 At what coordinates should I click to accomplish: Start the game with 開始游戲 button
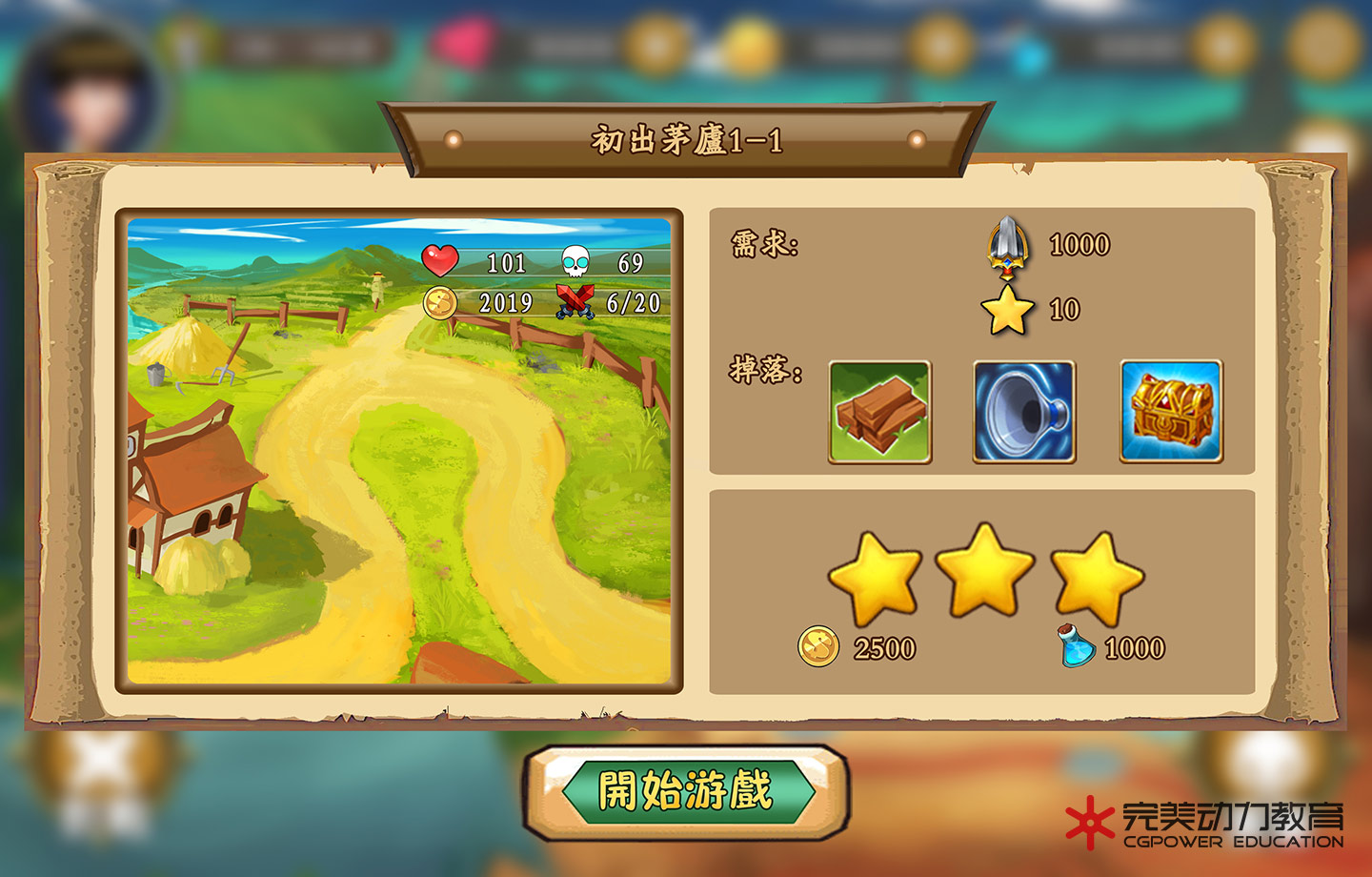click(x=685, y=791)
